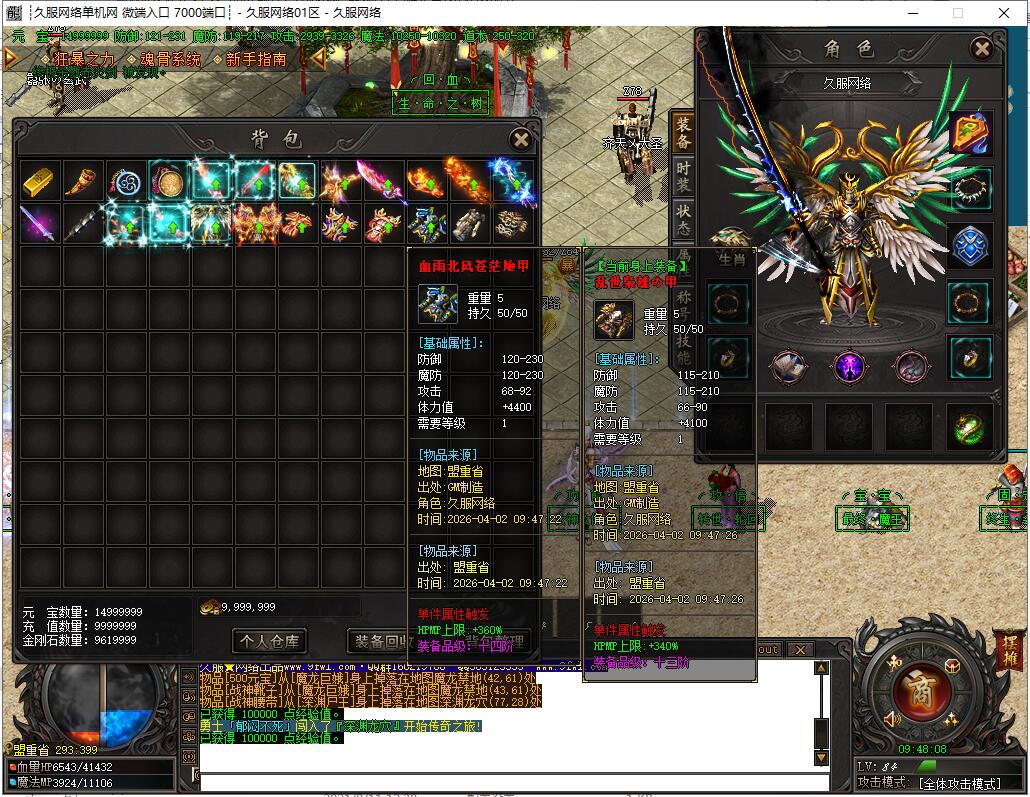The width and height of the screenshot is (1030, 797).
Task: Open the 个人仓库 personal warehouse
Action: 268,640
